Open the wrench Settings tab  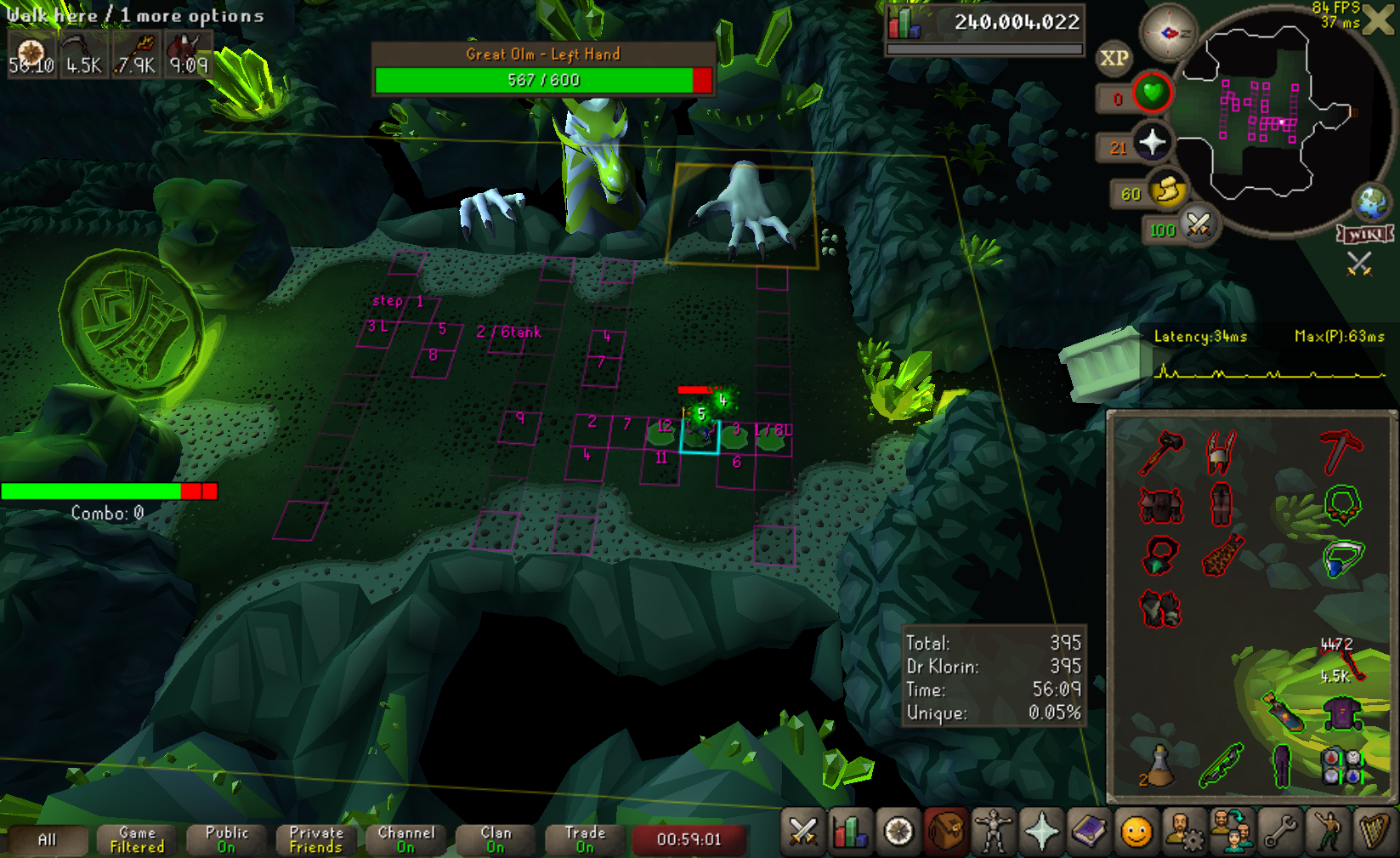pos(1279,832)
